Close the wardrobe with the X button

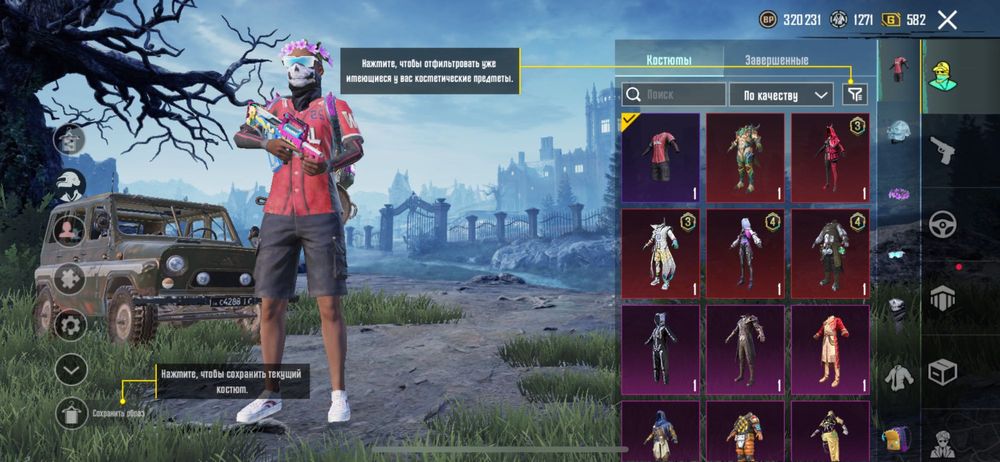click(x=948, y=19)
